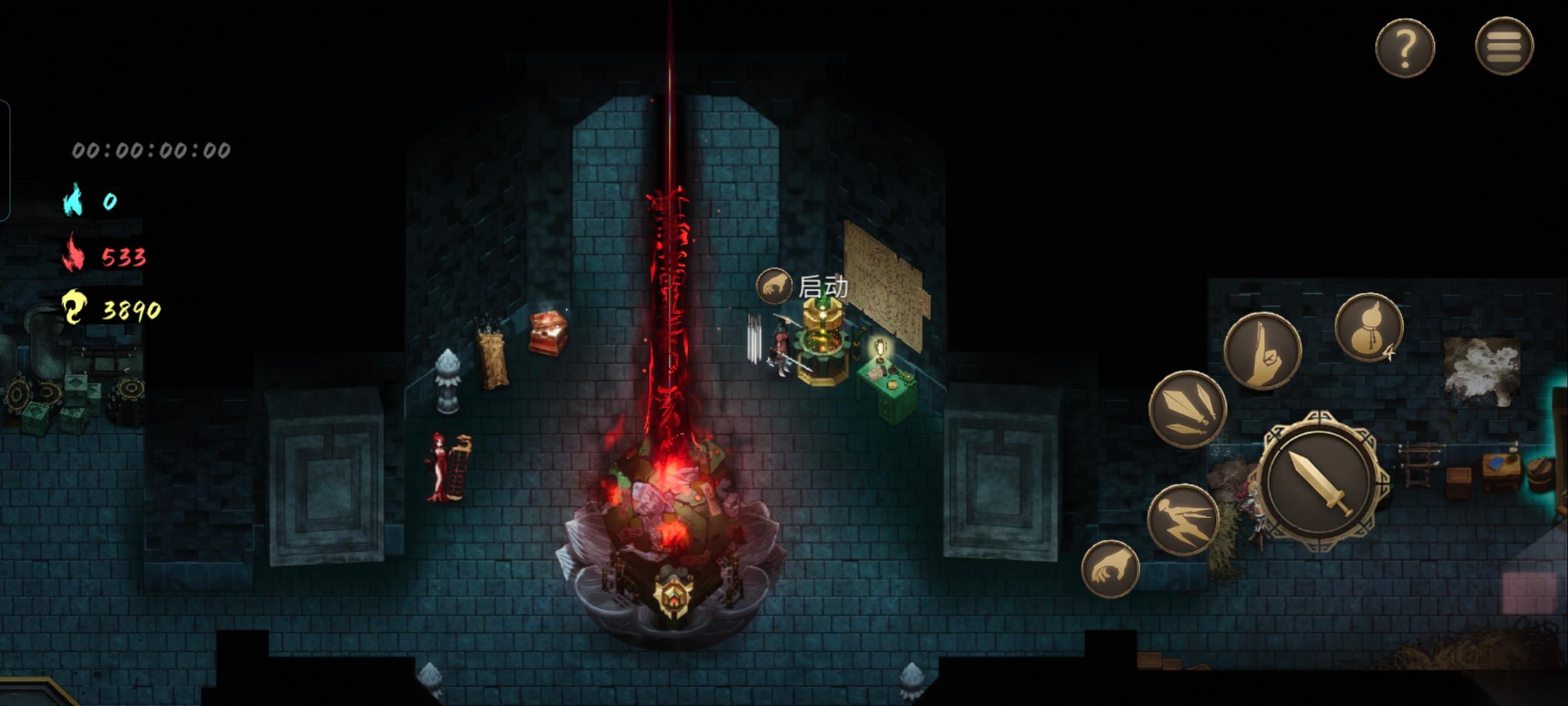
Task: Trigger the dash dodge button
Action: coord(1182,519)
